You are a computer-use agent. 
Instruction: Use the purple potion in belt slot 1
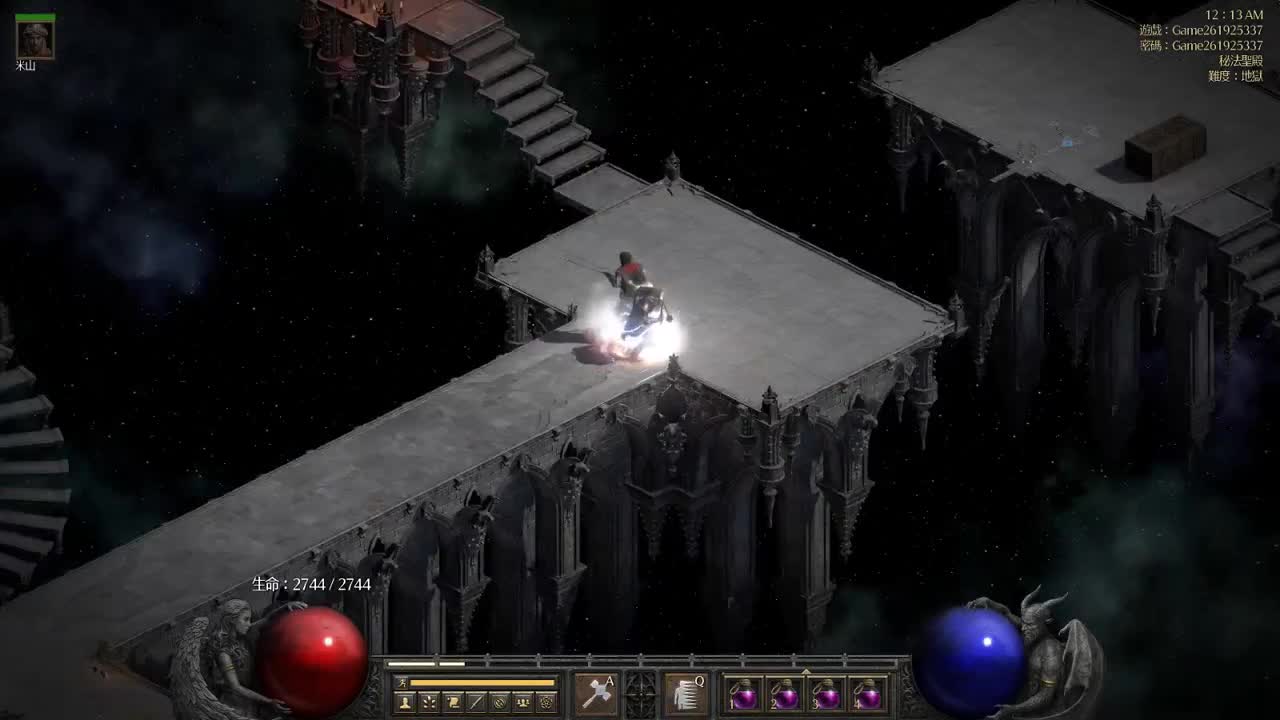[744, 694]
